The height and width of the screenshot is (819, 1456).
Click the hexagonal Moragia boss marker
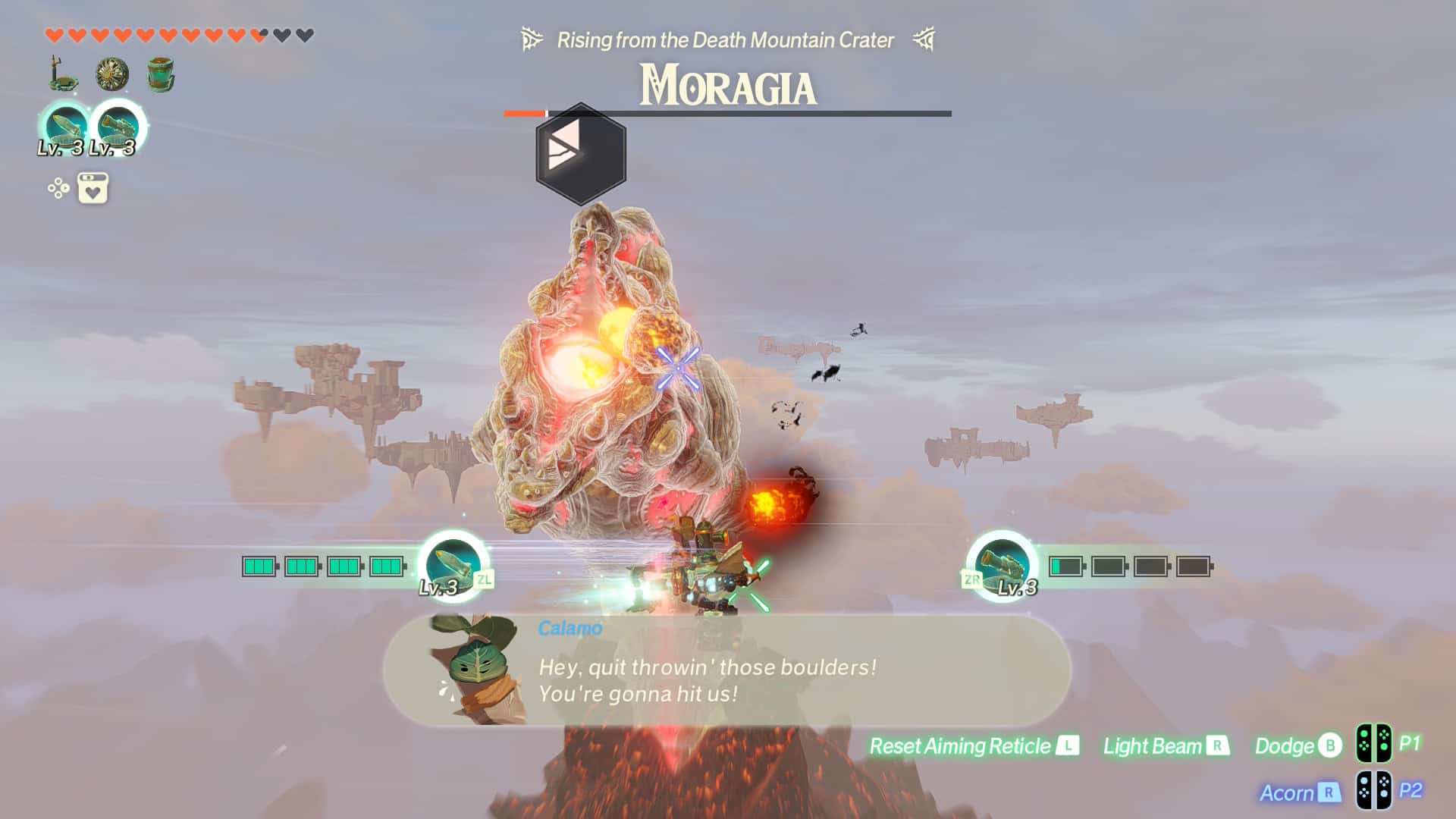tap(581, 153)
